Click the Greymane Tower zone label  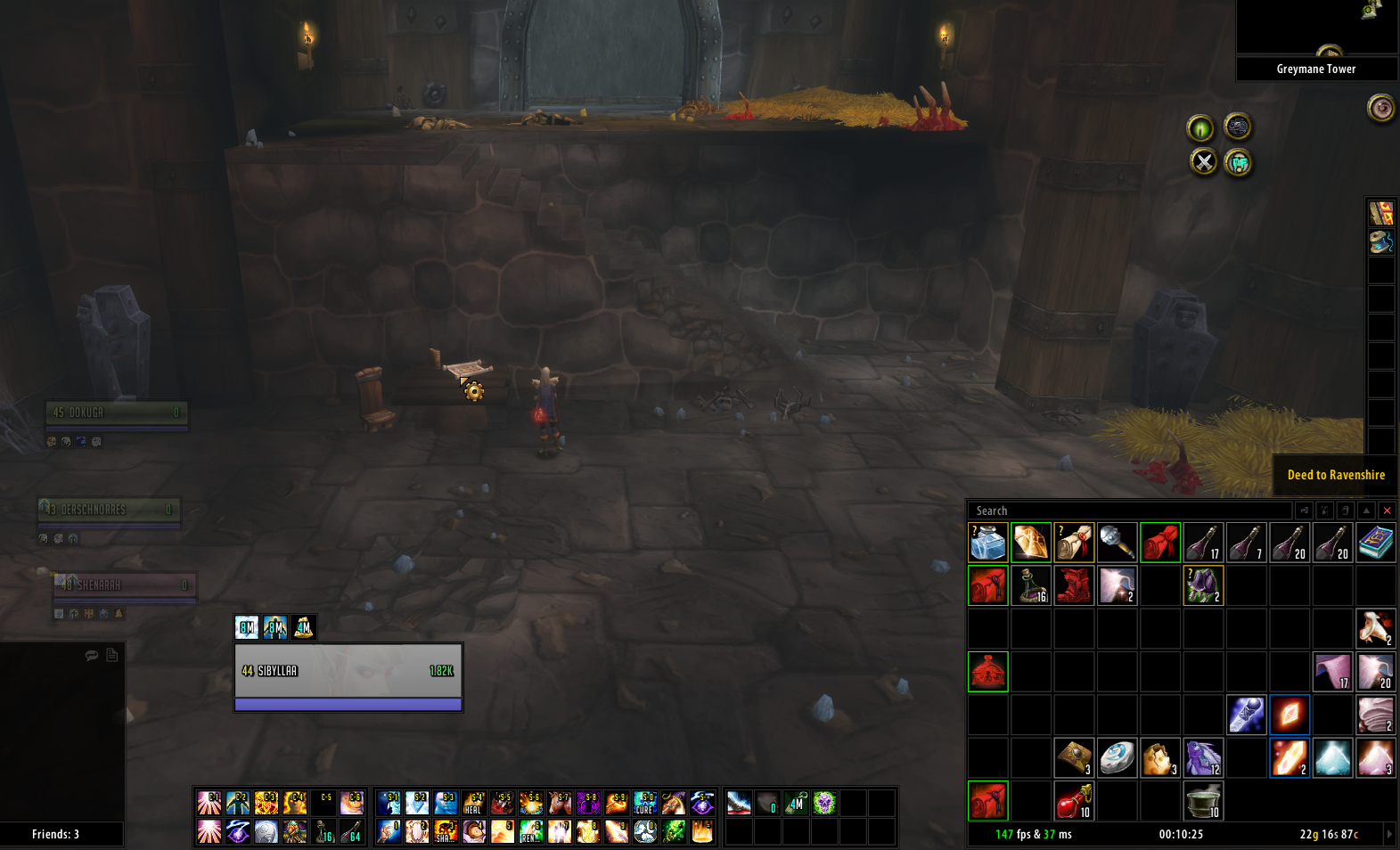tap(1315, 69)
